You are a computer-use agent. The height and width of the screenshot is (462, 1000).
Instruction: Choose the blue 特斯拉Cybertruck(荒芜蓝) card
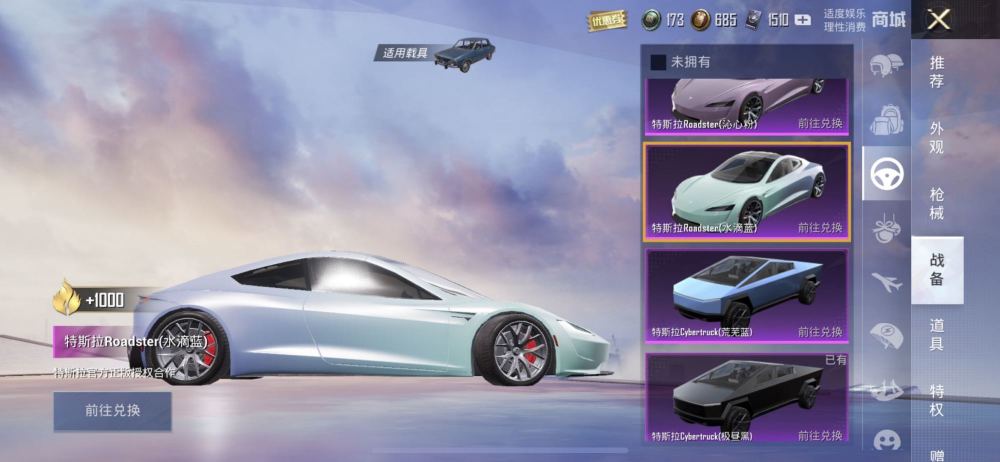pos(746,295)
